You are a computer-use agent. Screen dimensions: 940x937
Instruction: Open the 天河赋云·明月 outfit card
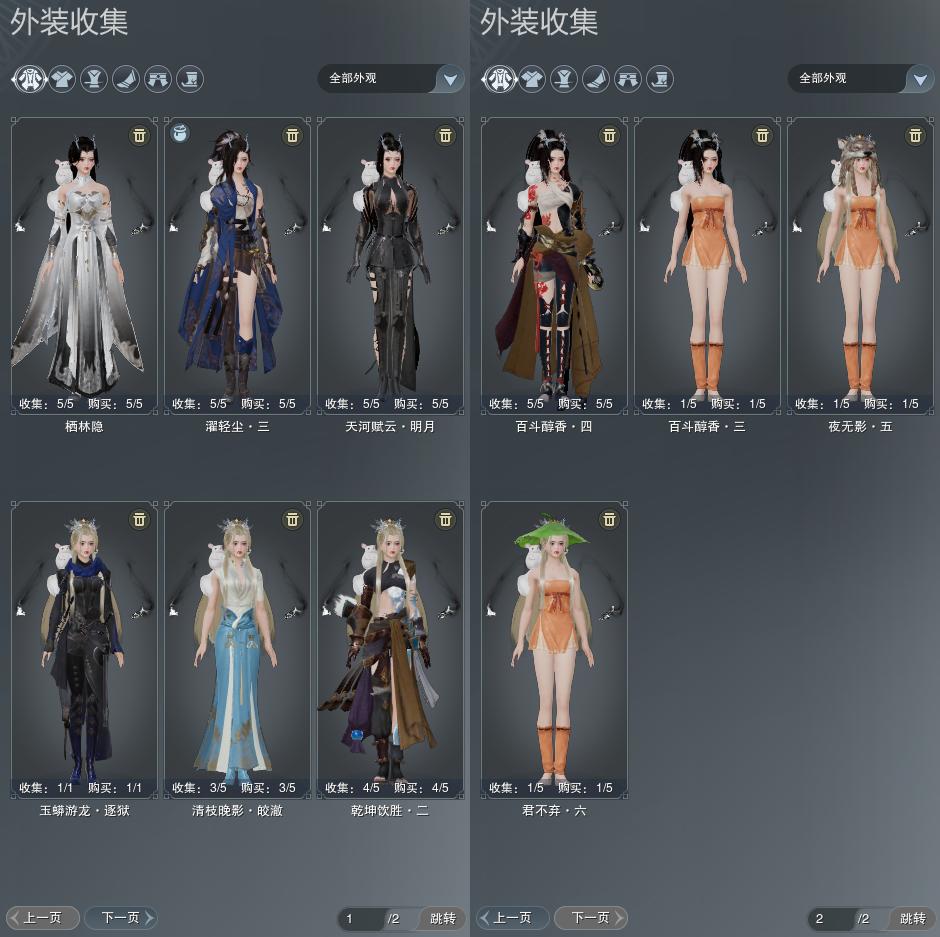(x=390, y=260)
